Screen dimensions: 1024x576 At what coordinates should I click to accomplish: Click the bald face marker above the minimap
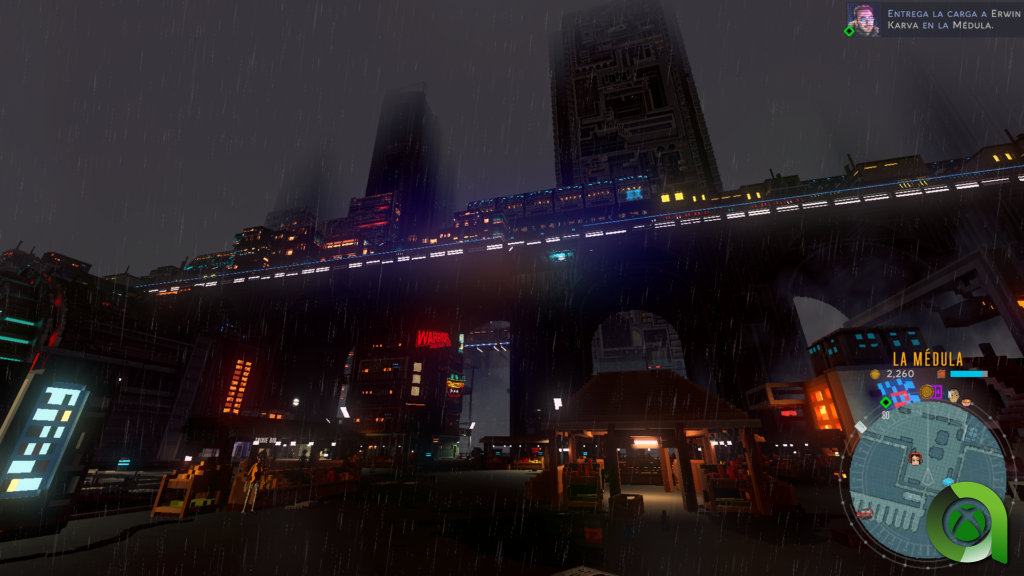(x=952, y=395)
